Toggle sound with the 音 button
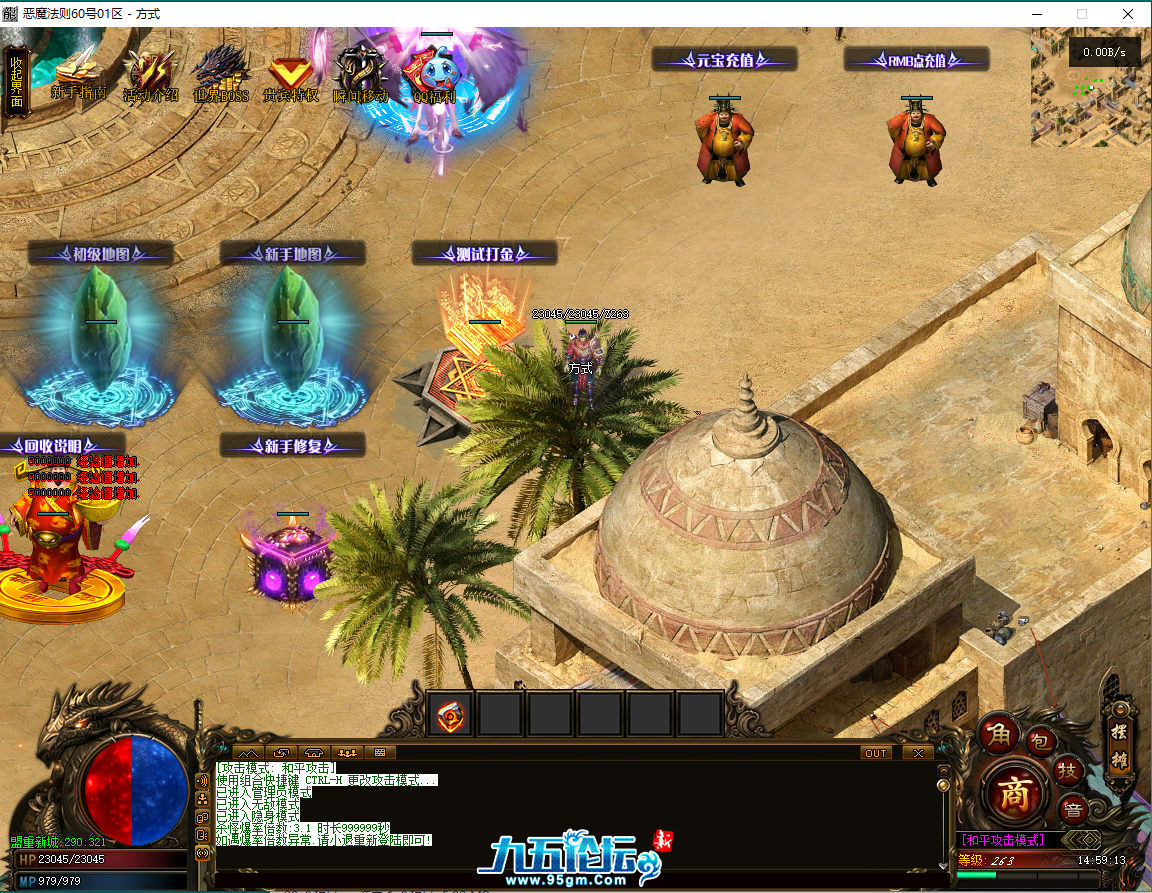The image size is (1152, 893). [1072, 808]
